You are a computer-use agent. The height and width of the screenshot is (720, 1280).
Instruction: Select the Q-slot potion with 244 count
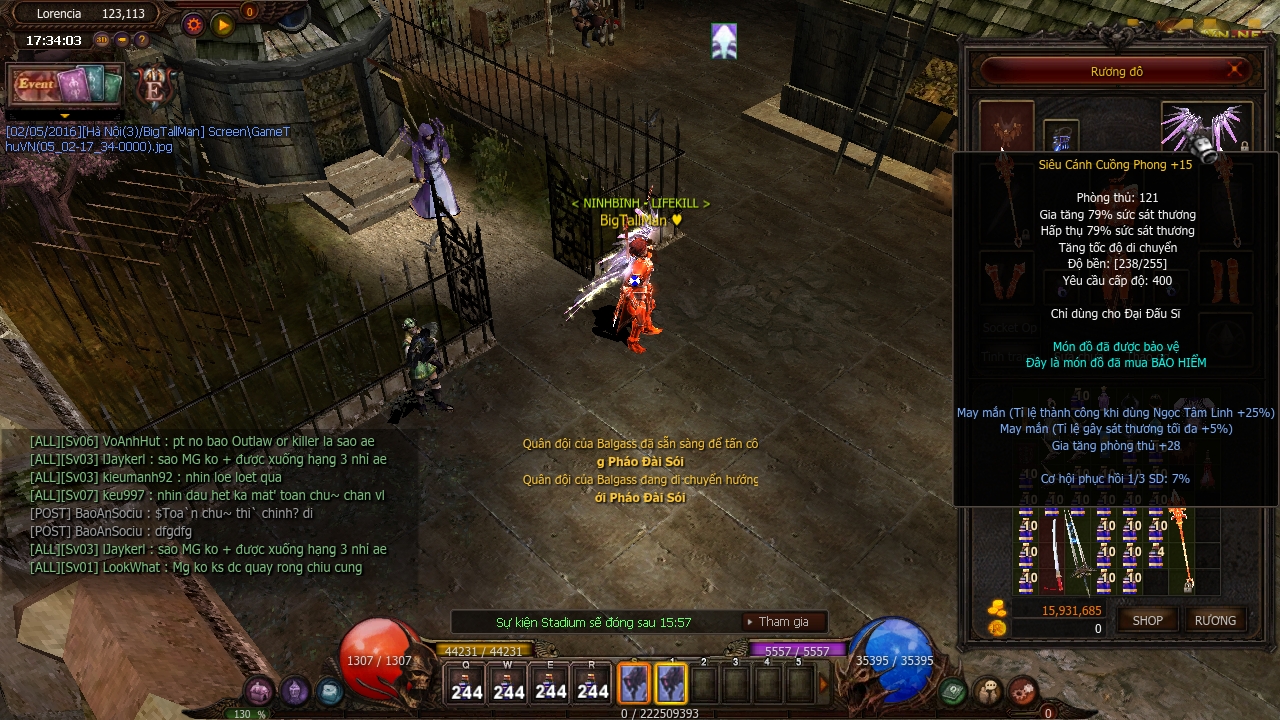(x=466, y=685)
